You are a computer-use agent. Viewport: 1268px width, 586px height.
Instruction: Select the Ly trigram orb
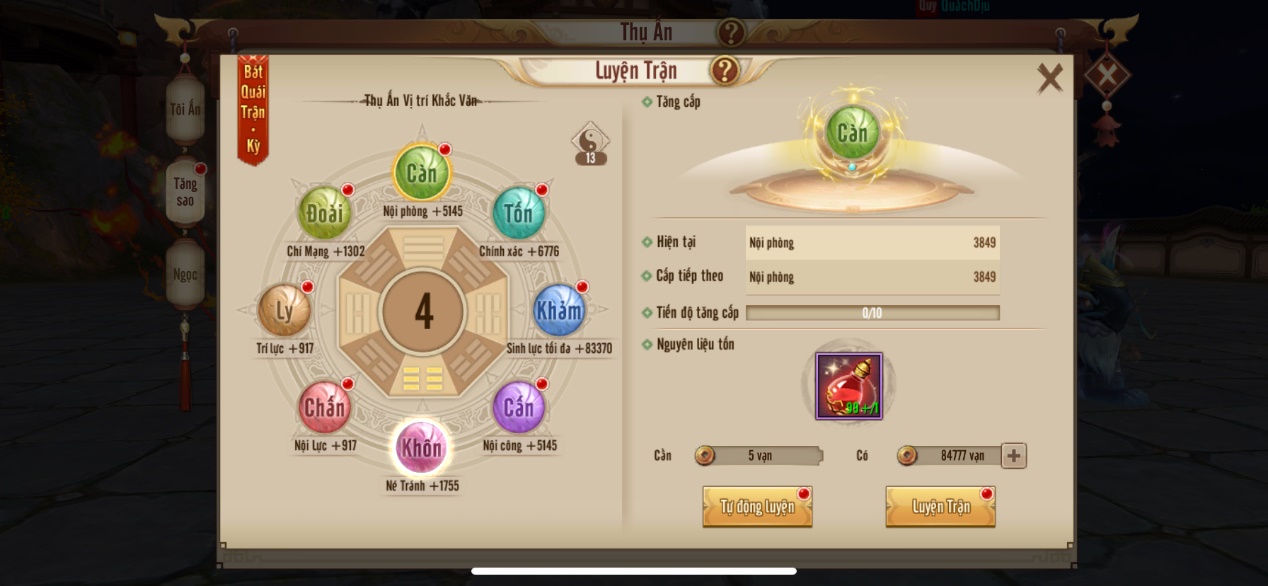[x=284, y=310]
